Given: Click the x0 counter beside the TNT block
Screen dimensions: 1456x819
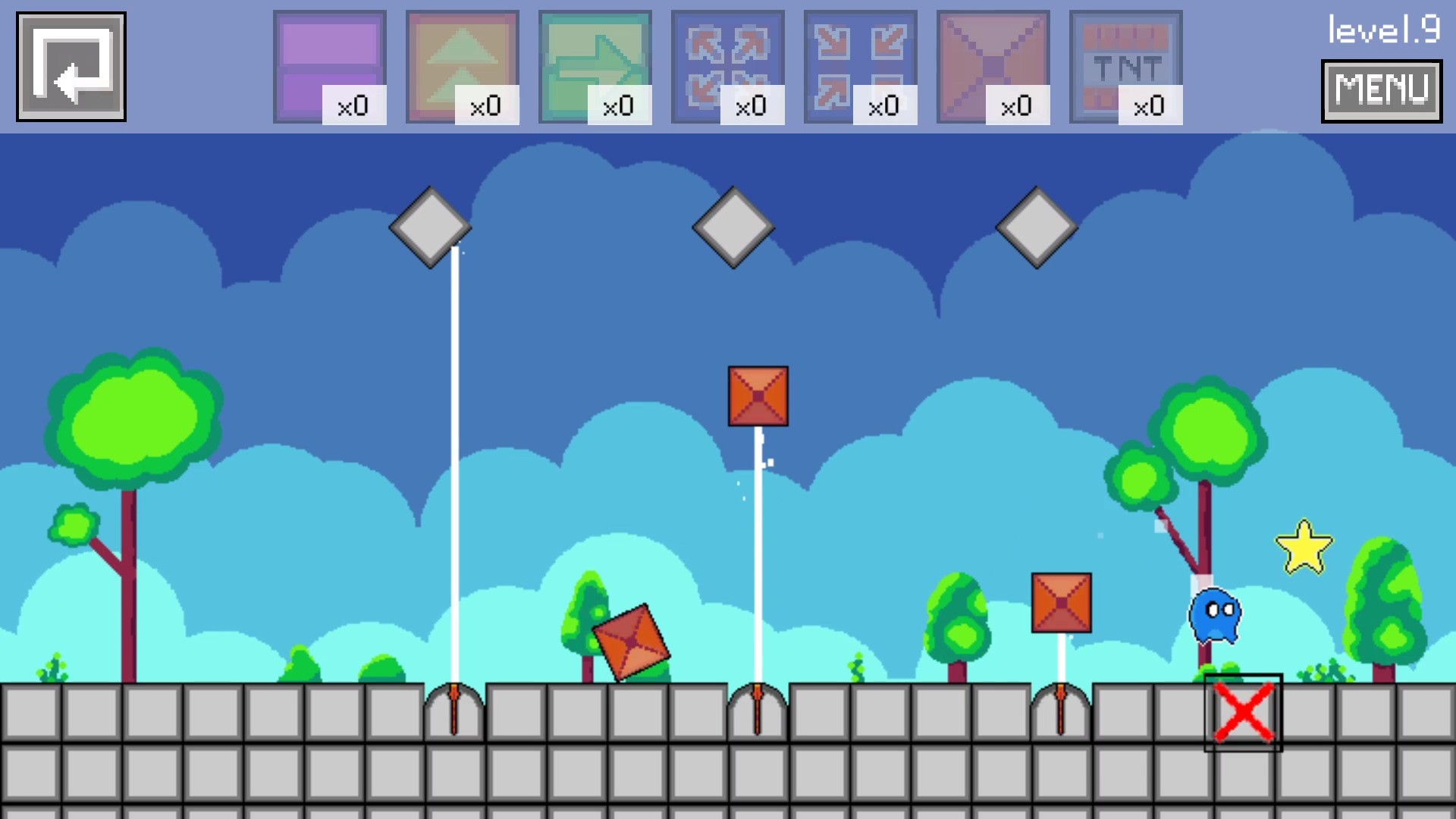Looking at the screenshot, I should [x=1150, y=106].
